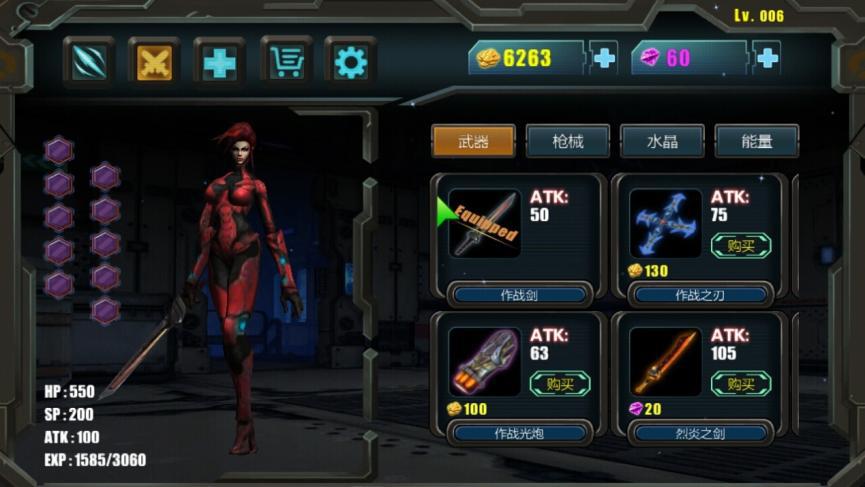This screenshot has height=487, width=865.
Task: Click the blue plus toolbar icon
Action: [x=220, y=62]
